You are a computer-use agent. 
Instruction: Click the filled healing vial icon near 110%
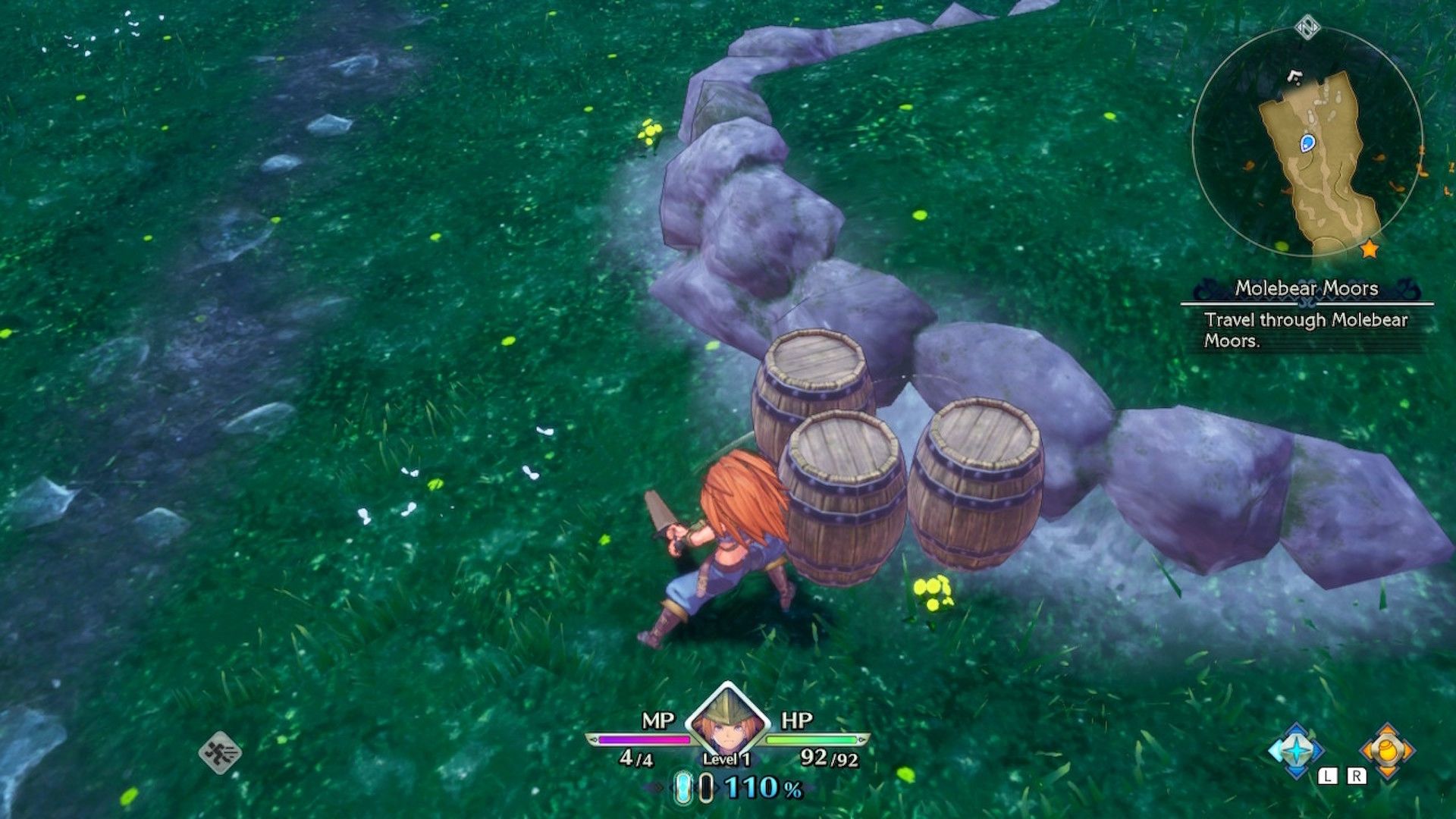point(682,789)
